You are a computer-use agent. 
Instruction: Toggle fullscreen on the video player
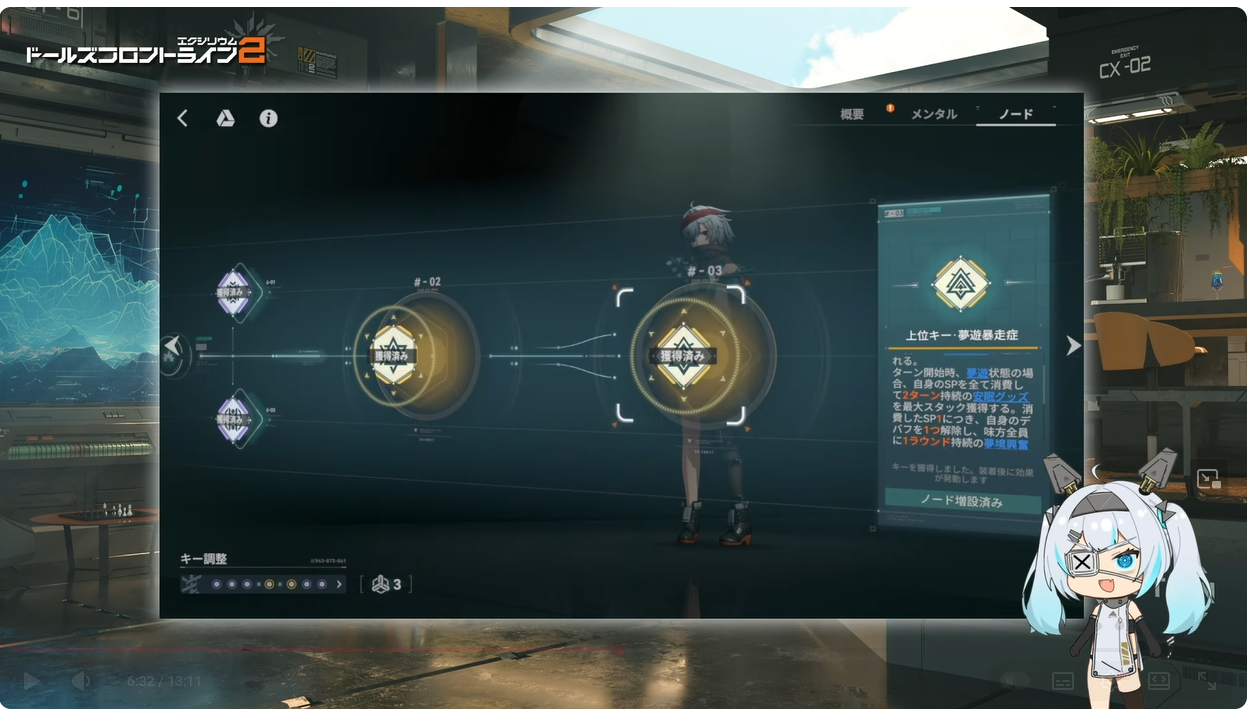coord(1207,681)
